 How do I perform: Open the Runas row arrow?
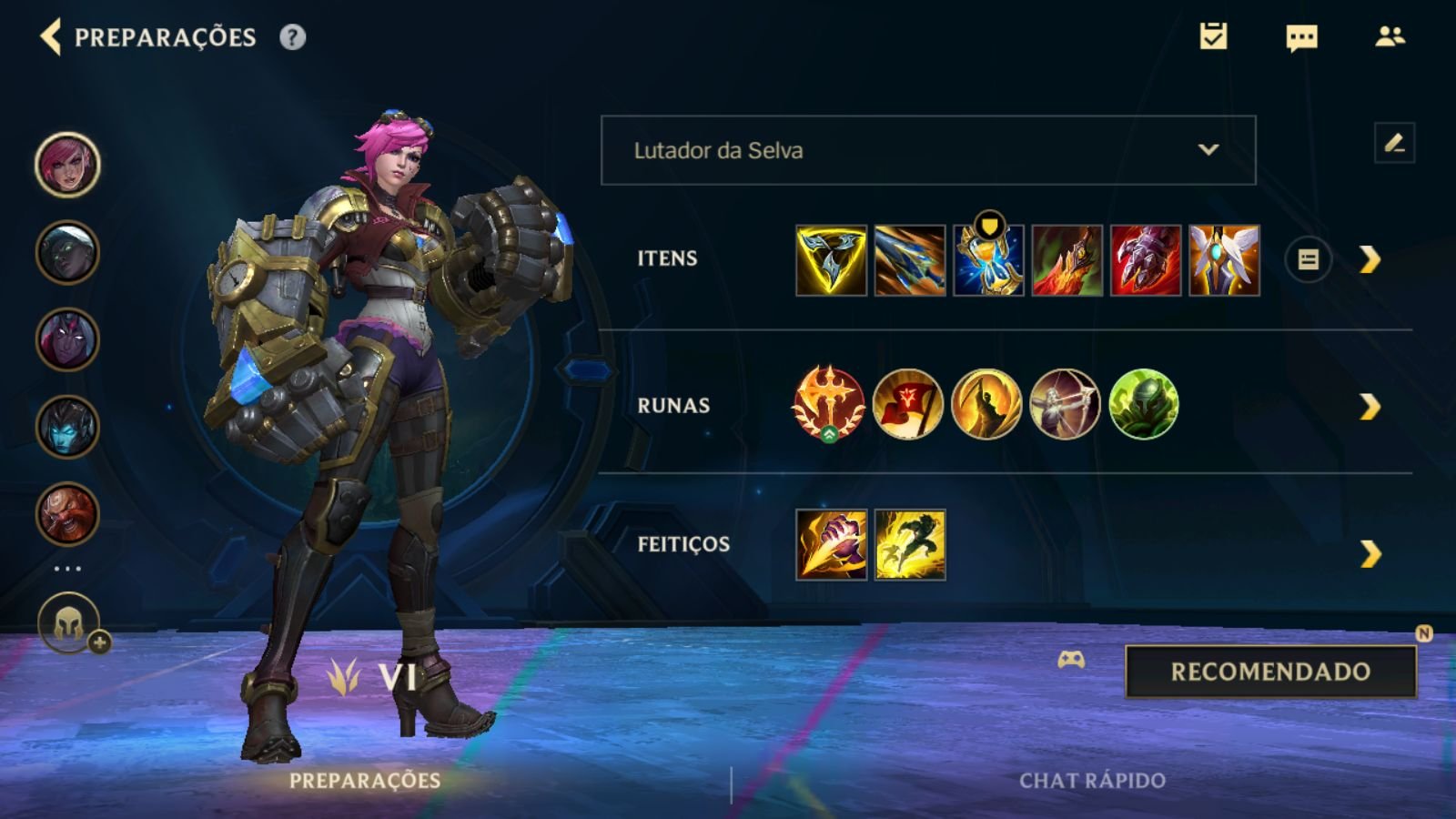[1370, 407]
